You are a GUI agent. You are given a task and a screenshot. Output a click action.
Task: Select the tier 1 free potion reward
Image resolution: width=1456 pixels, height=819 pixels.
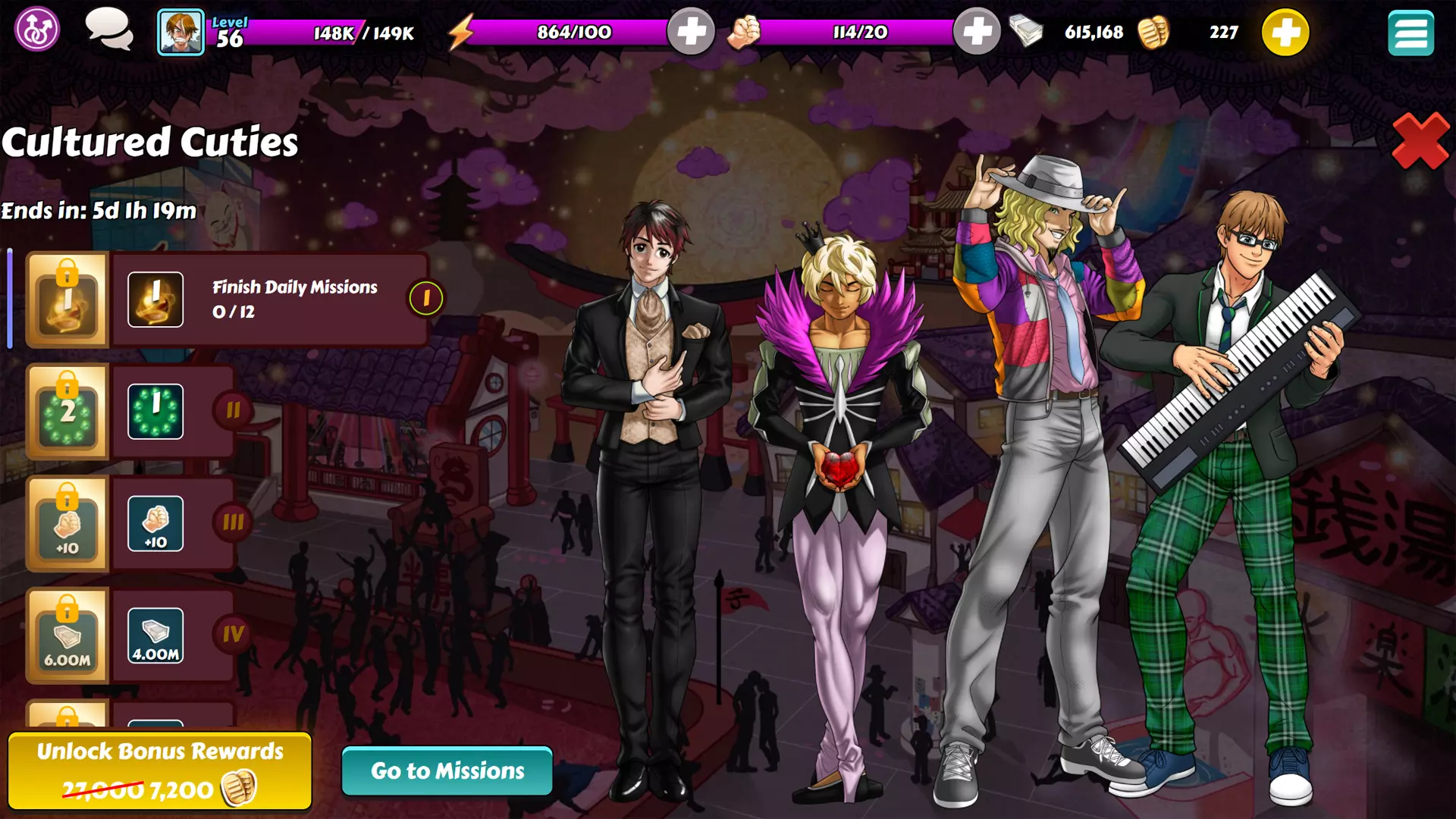tap(155, 300)
